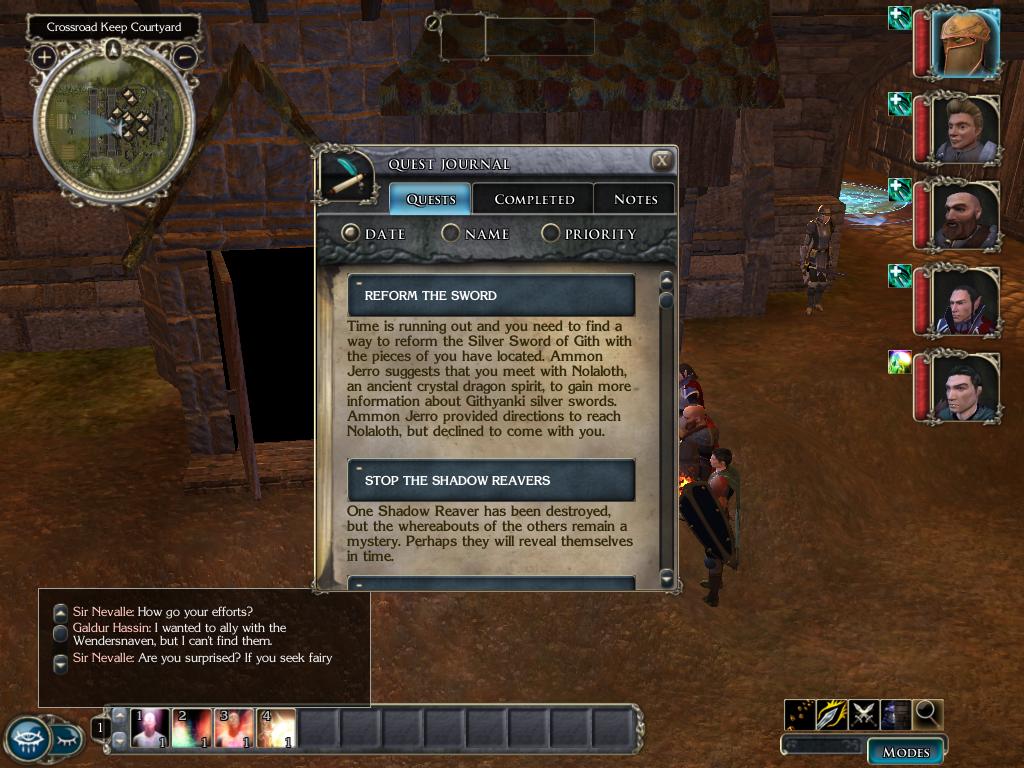The height and width of the screenshot is (768, 1024).
Task: Select the helmeted party leader portrait
Action: (x=967, y=42)
